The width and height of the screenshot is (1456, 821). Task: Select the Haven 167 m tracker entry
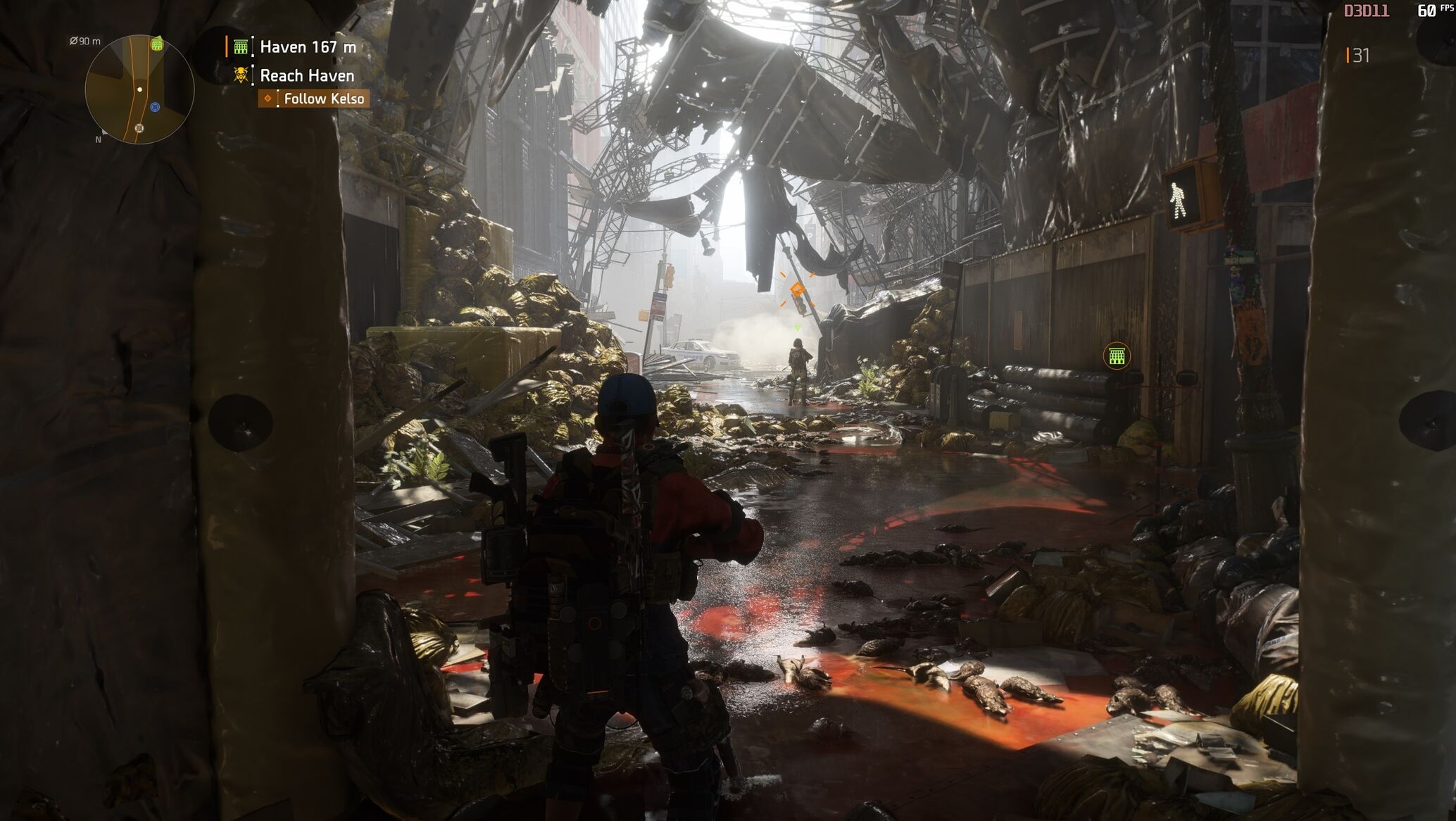tap(307, 47)
